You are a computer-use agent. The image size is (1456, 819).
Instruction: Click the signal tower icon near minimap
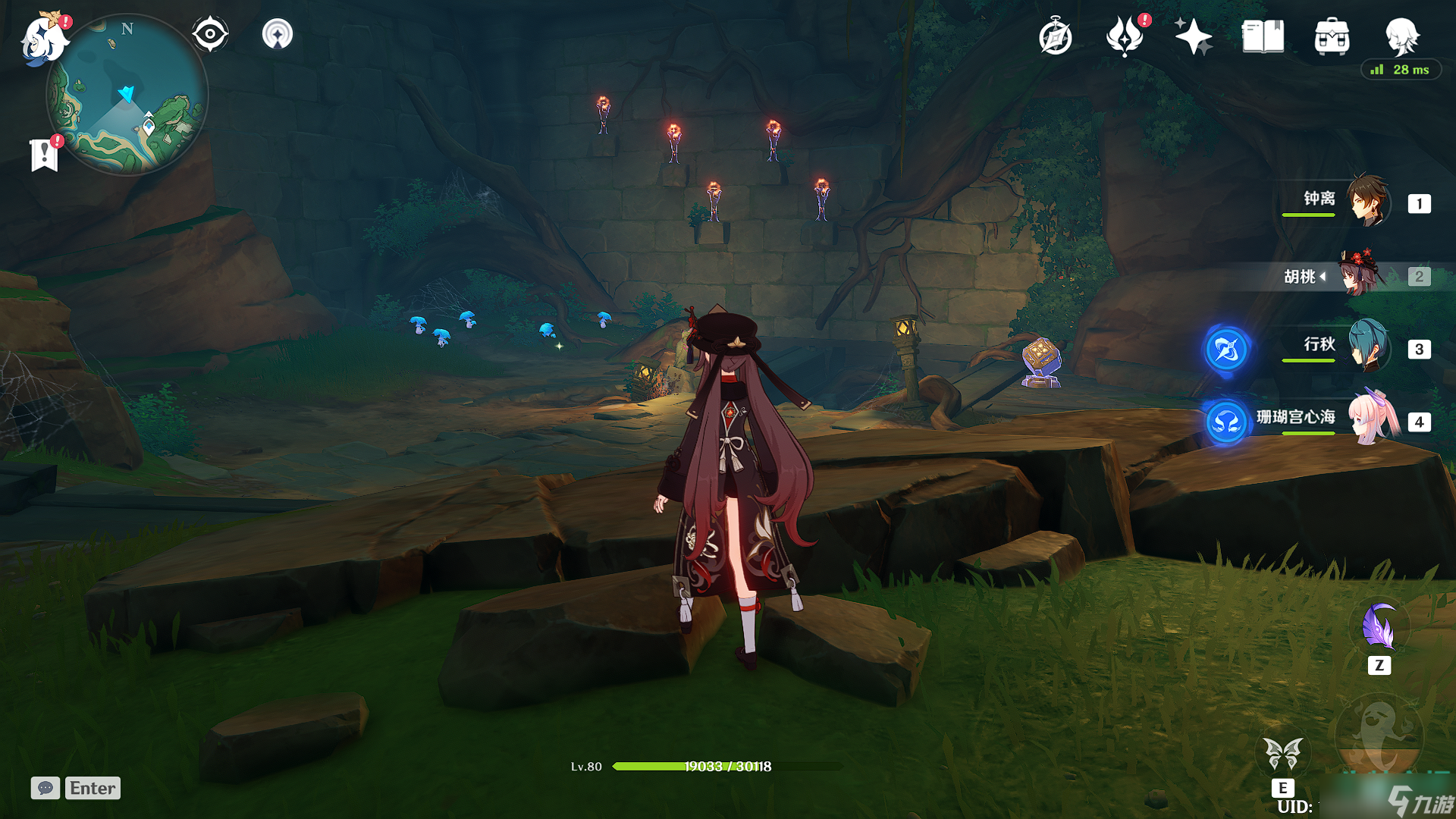coord(278,34)
